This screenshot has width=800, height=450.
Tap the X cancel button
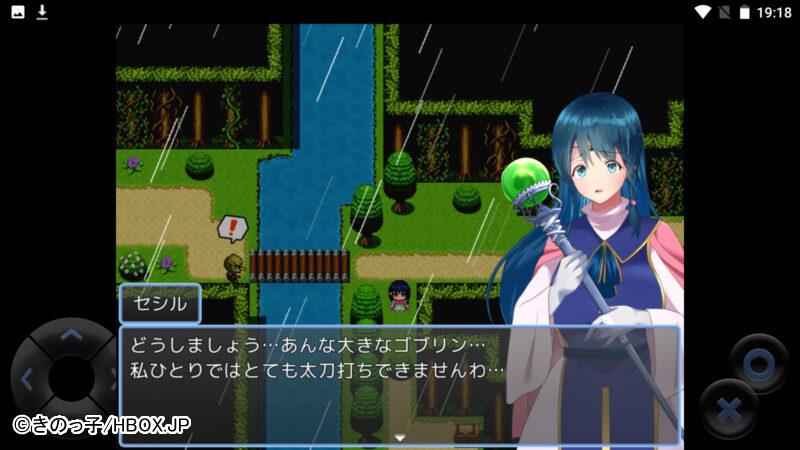pyautogui.click(x=729, y=409)
